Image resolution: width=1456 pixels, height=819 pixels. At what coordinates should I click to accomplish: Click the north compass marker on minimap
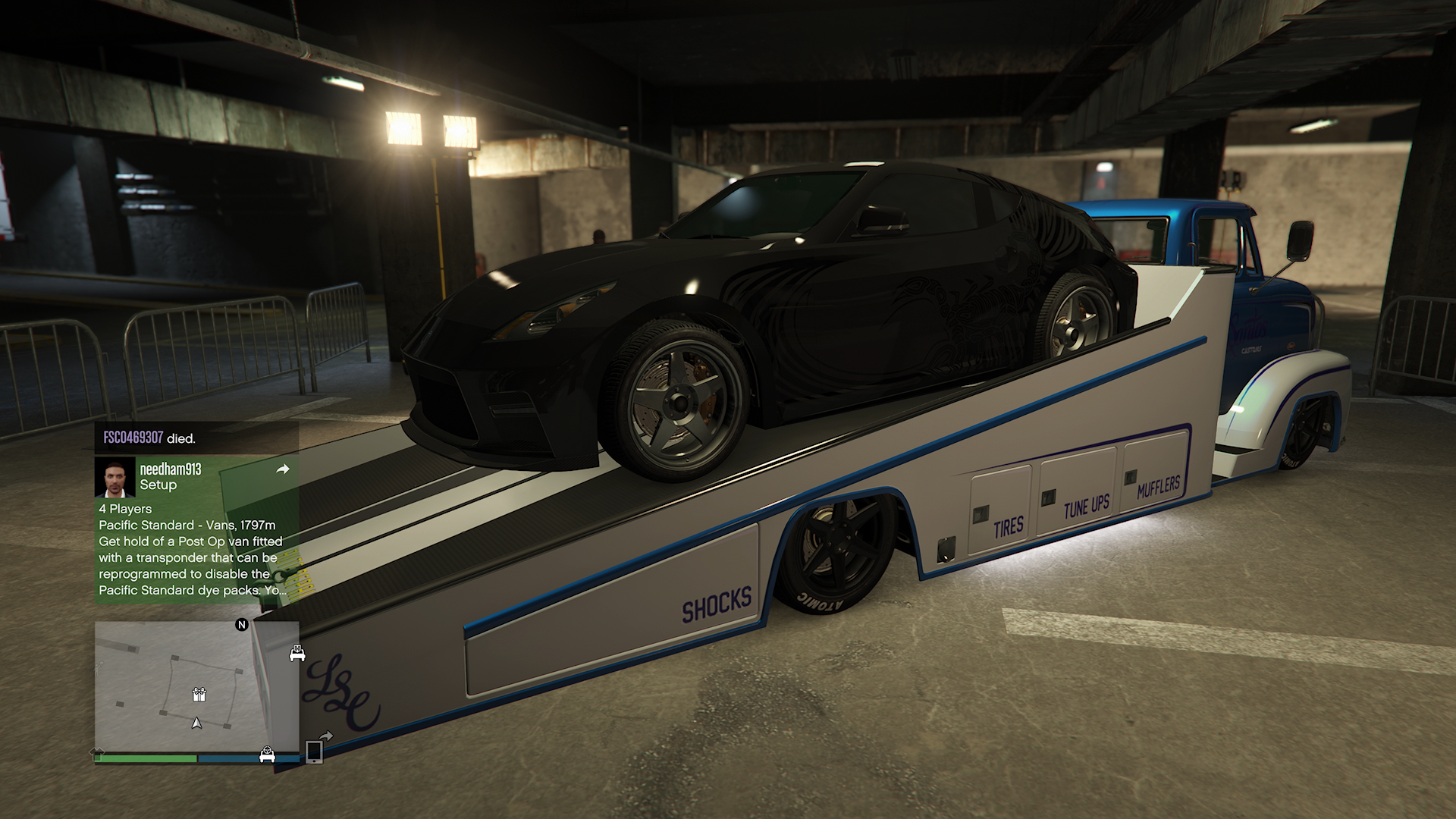click(x=242, y=625)
